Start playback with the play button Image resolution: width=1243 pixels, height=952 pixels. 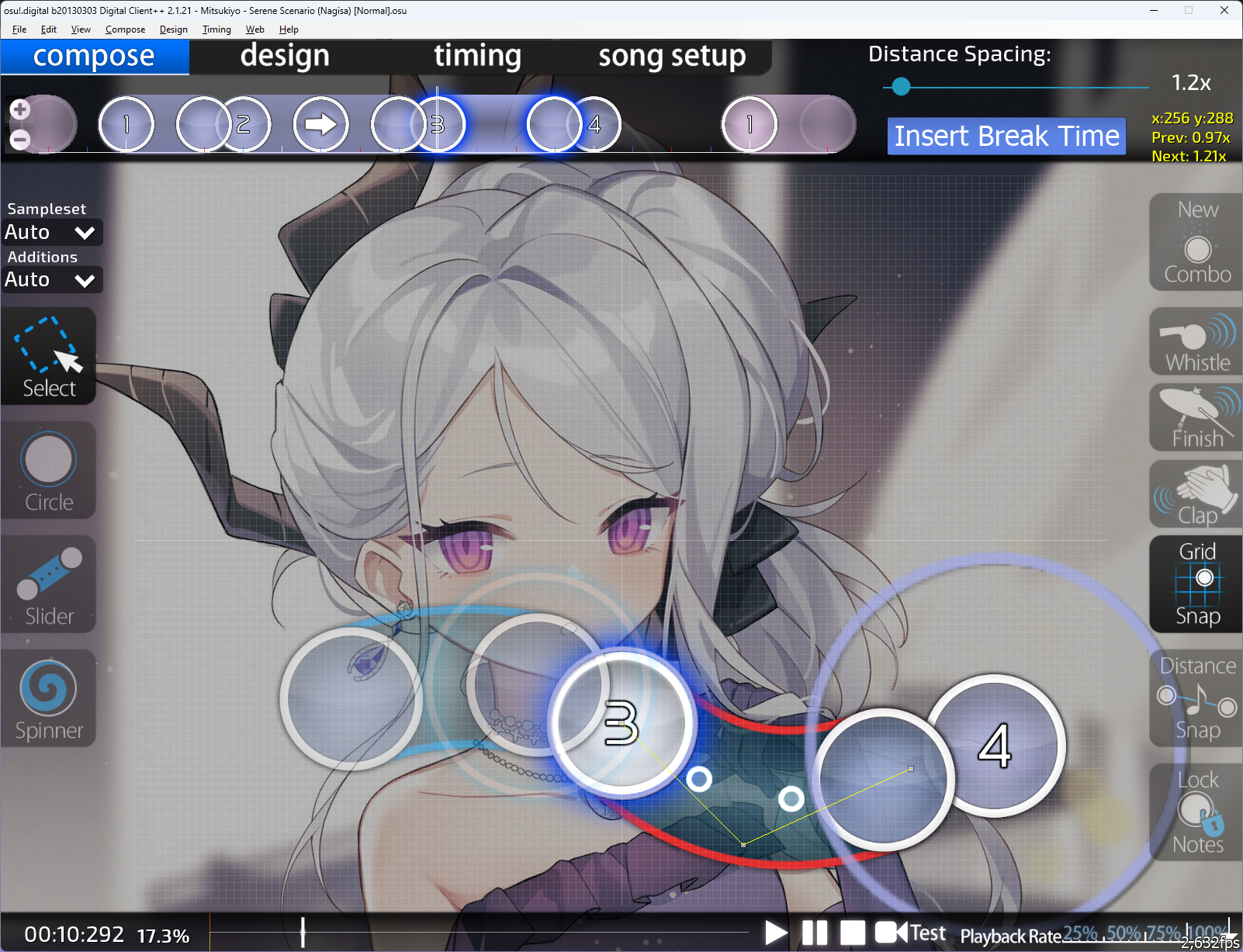tap(775, 932)
